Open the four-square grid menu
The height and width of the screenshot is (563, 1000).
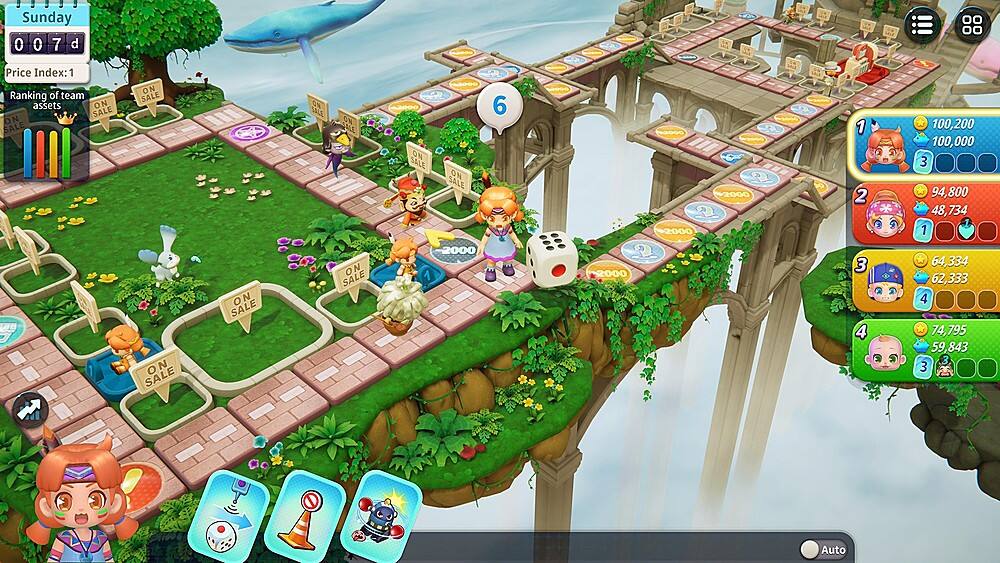[x=971, y=24]
